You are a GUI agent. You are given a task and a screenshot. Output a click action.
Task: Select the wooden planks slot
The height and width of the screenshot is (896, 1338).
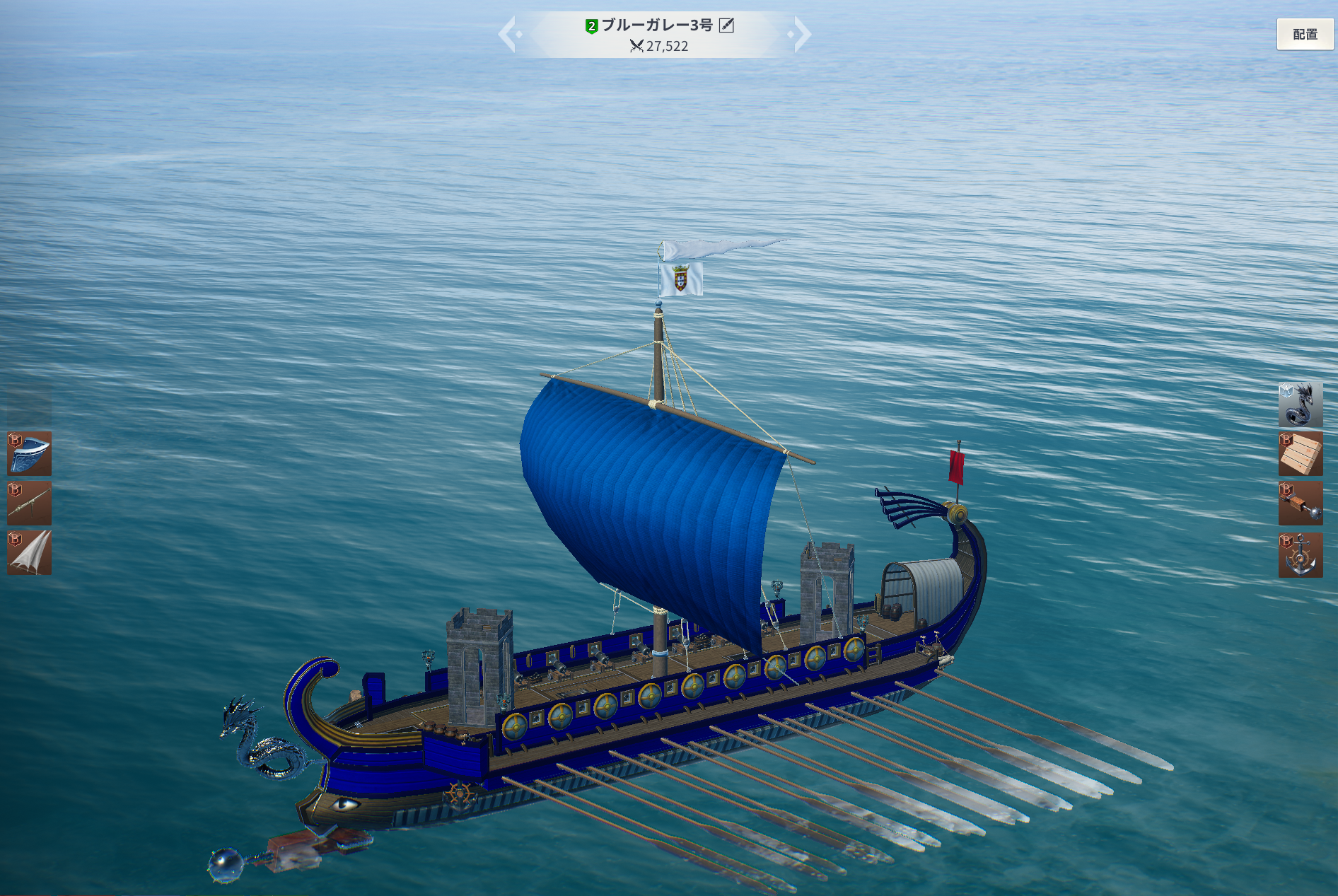[1300, 454]
